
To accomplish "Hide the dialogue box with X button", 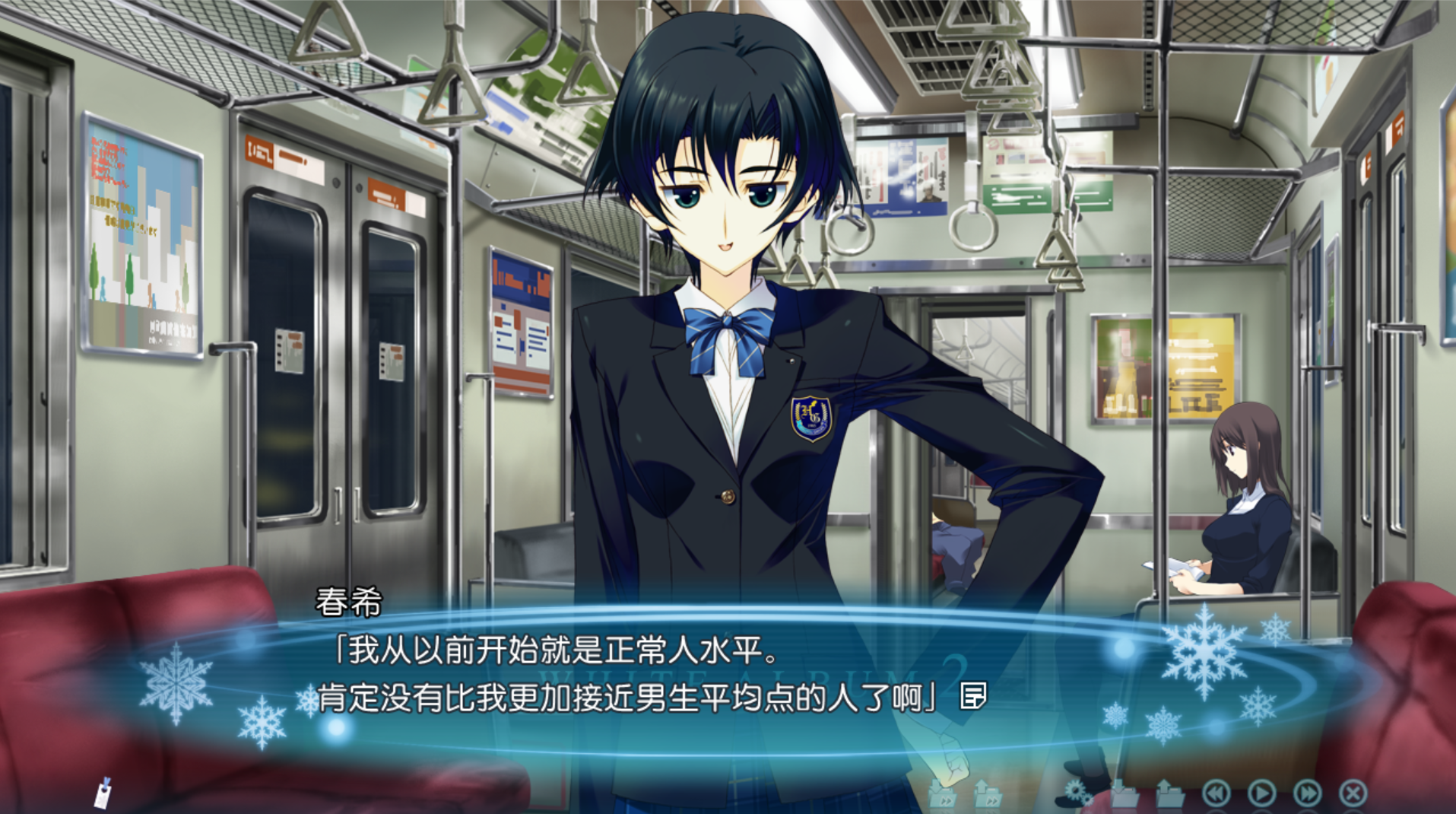I will (x=1353, y=793).
